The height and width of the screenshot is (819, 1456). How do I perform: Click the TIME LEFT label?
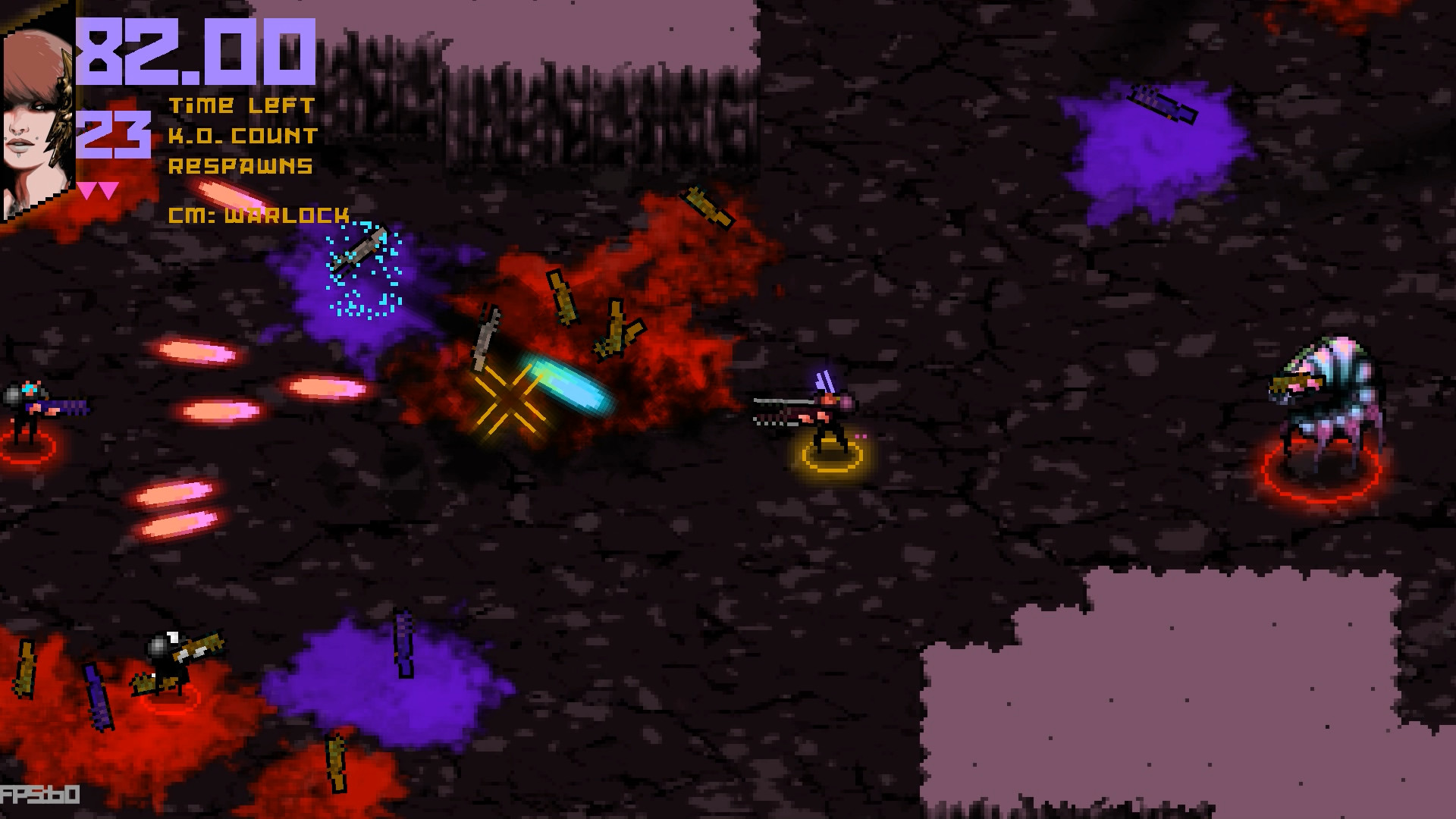point(243,105)
